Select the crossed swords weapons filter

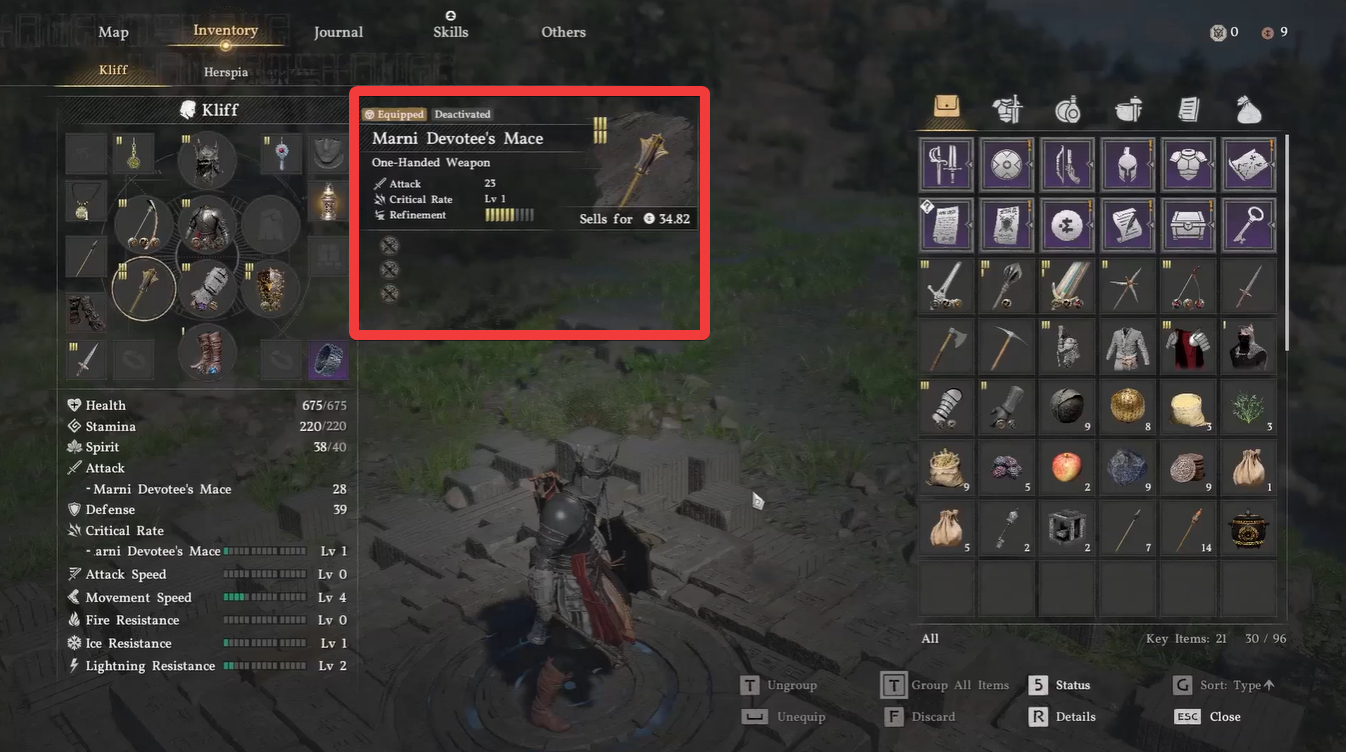point(946,164)
